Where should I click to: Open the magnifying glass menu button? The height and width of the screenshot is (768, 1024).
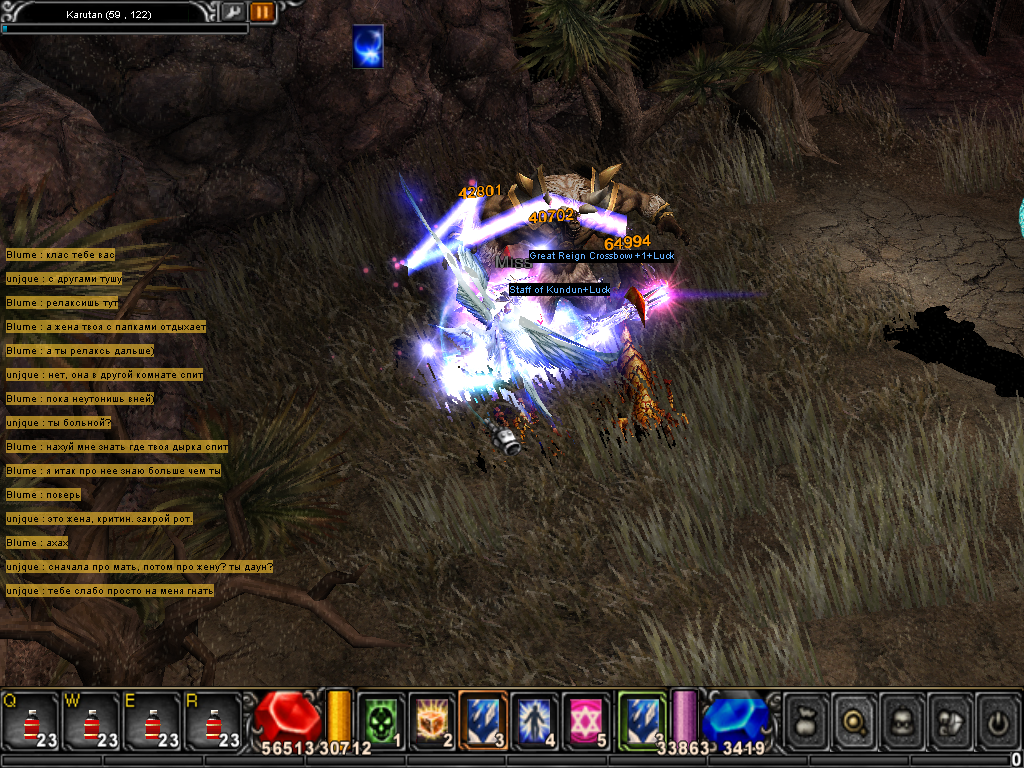coord(856,720)
